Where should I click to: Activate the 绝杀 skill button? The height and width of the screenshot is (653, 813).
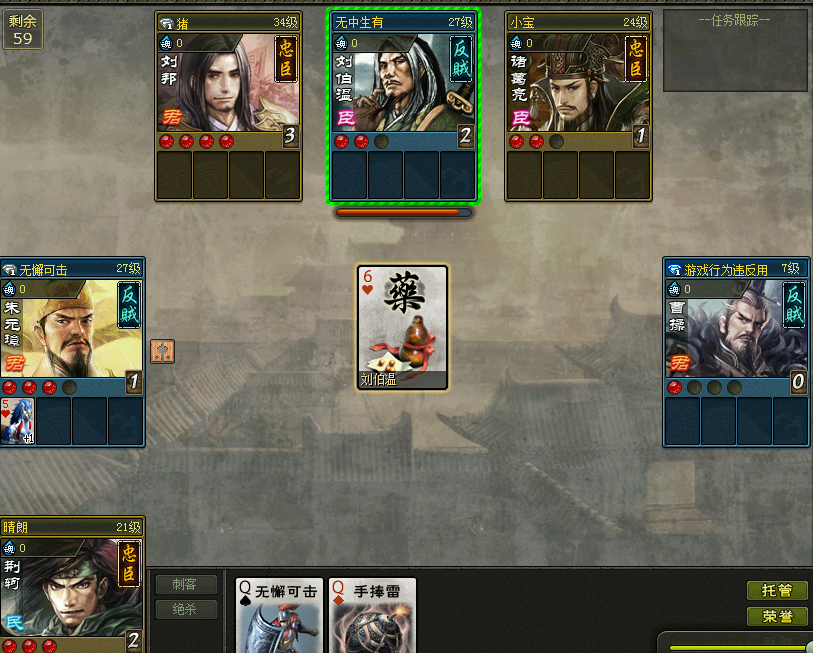click(x=186, y=609)
